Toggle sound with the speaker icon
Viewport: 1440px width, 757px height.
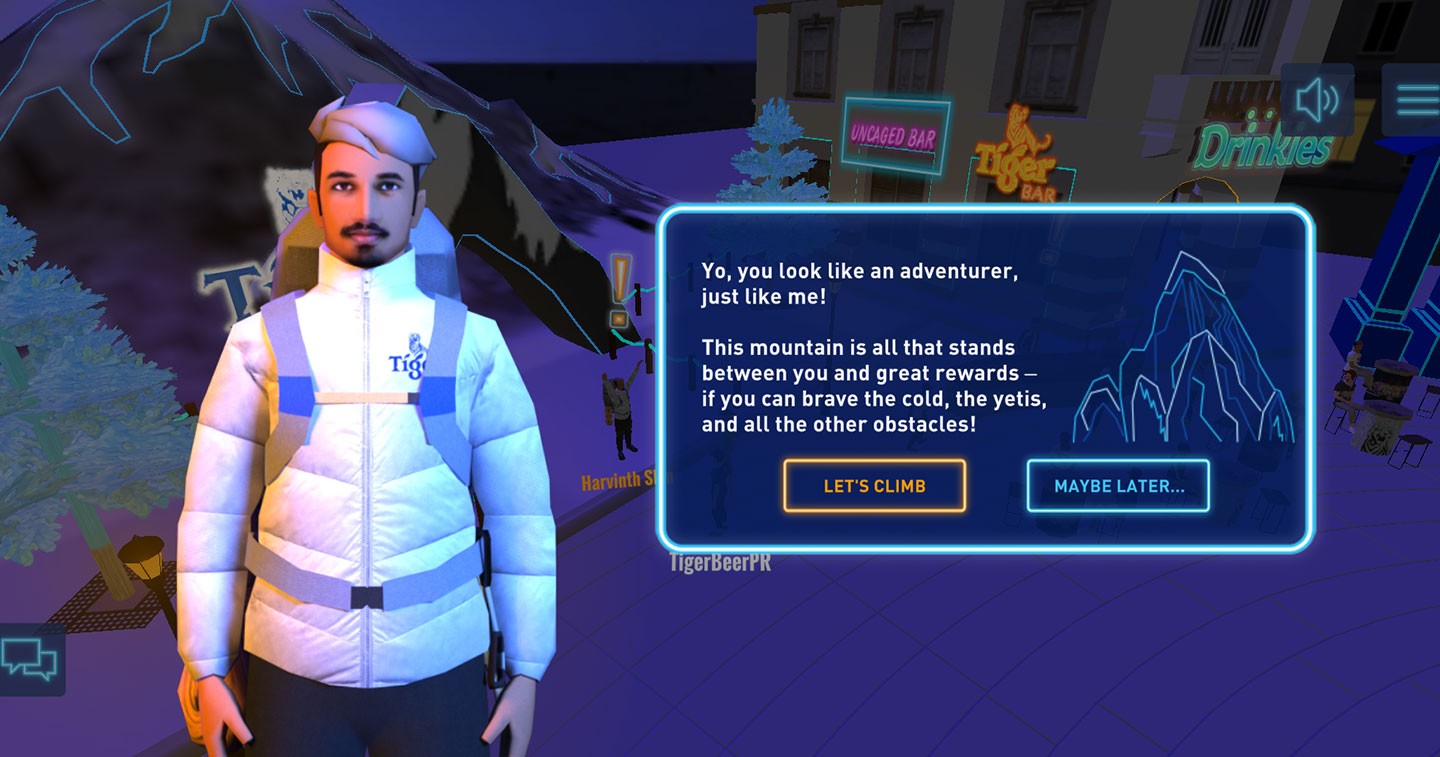1317,100
